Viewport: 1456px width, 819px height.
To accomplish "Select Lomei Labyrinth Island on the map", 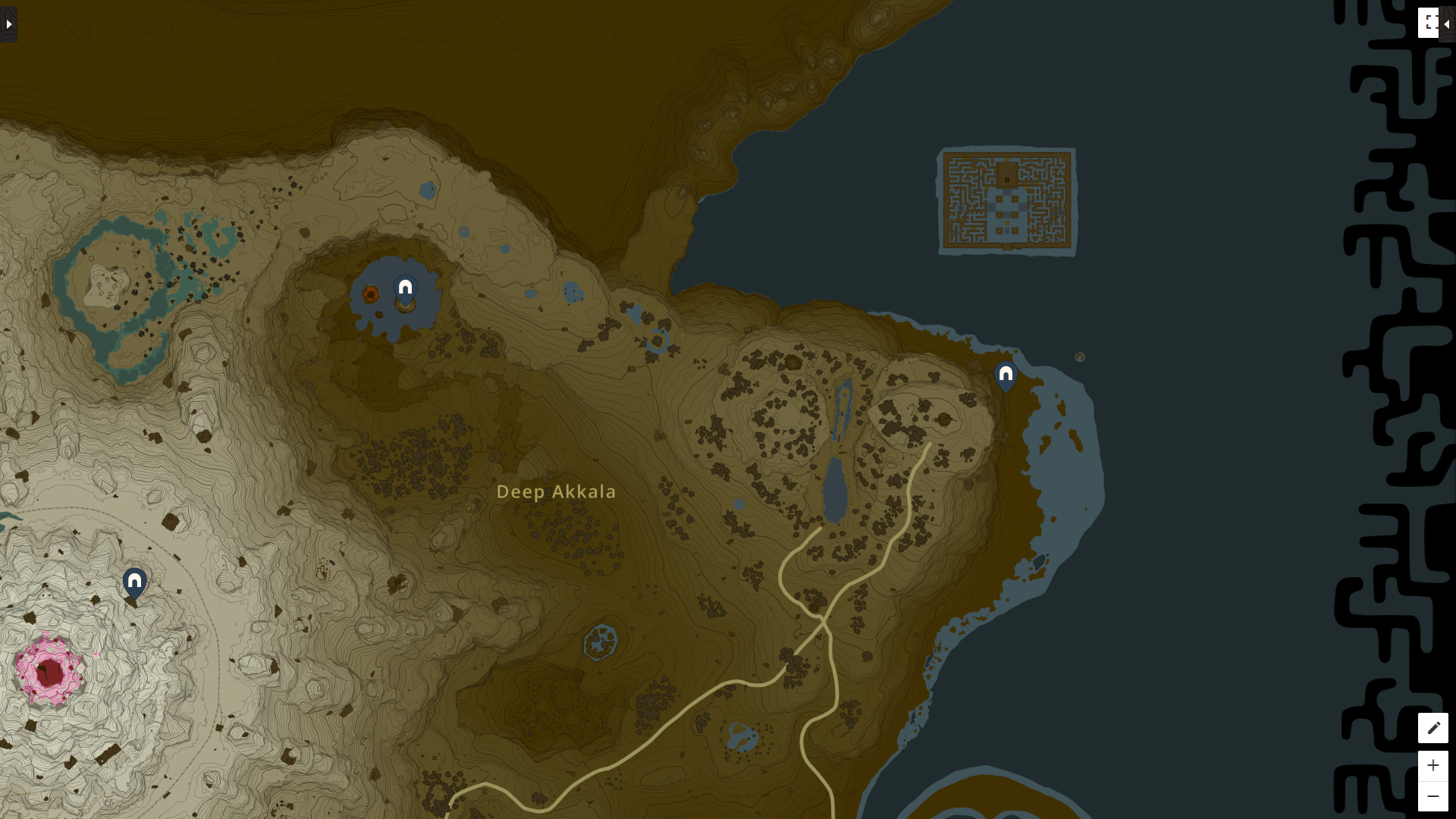I will coord(1008,201).
